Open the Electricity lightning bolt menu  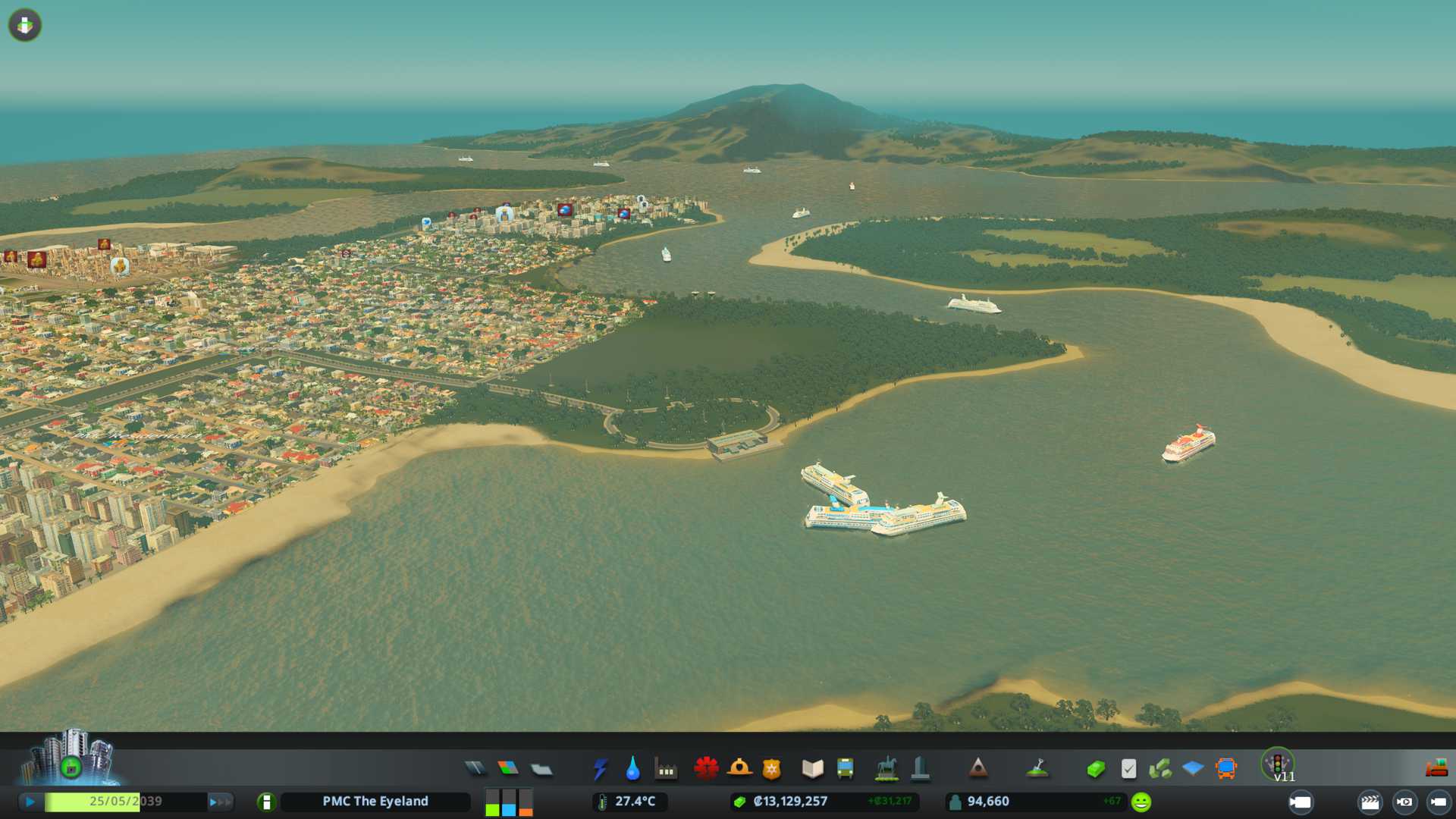coord(601,769)
